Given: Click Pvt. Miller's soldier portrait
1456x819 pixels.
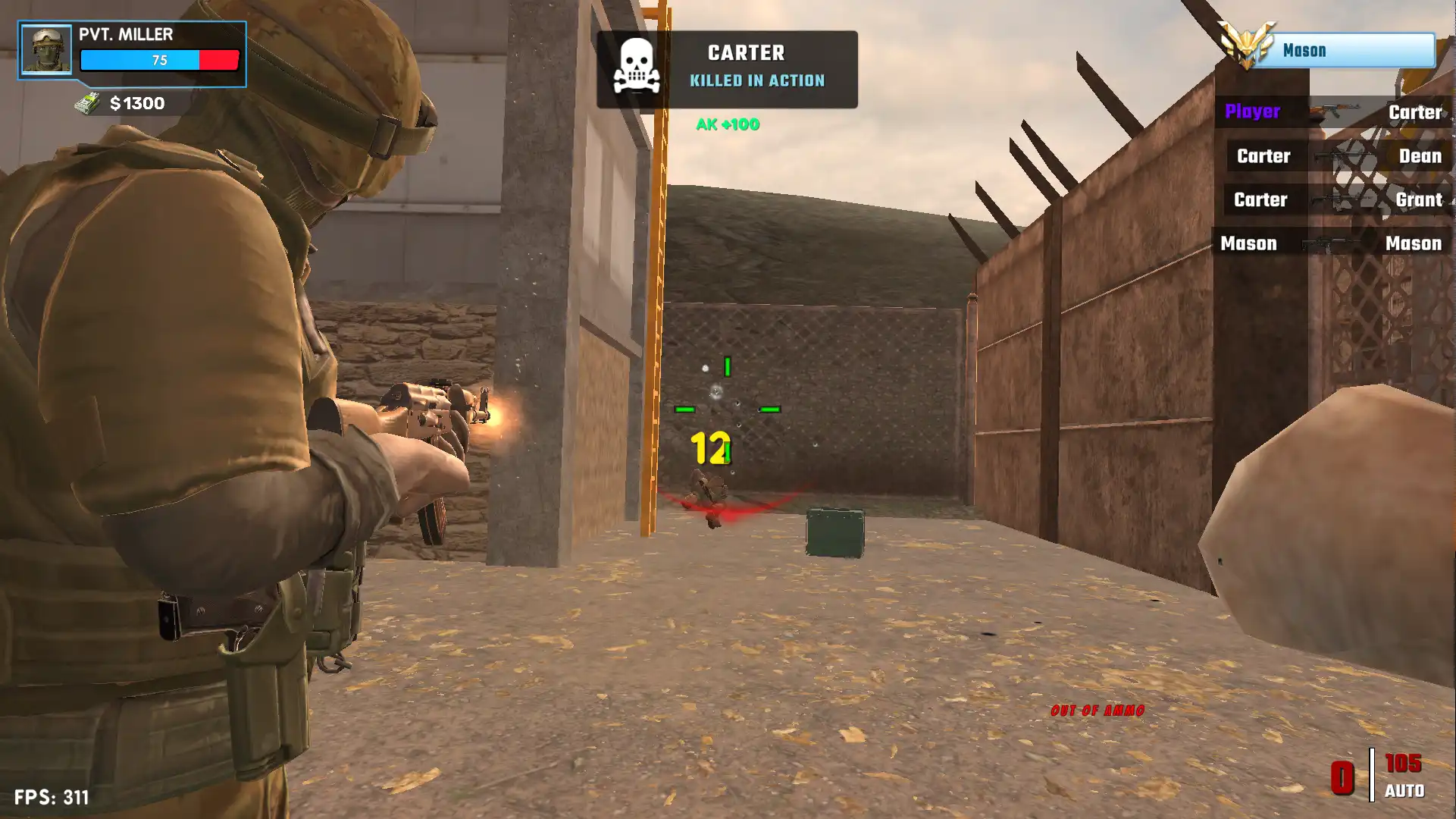Looking at the screenshot, I should (x=46, y=50).
